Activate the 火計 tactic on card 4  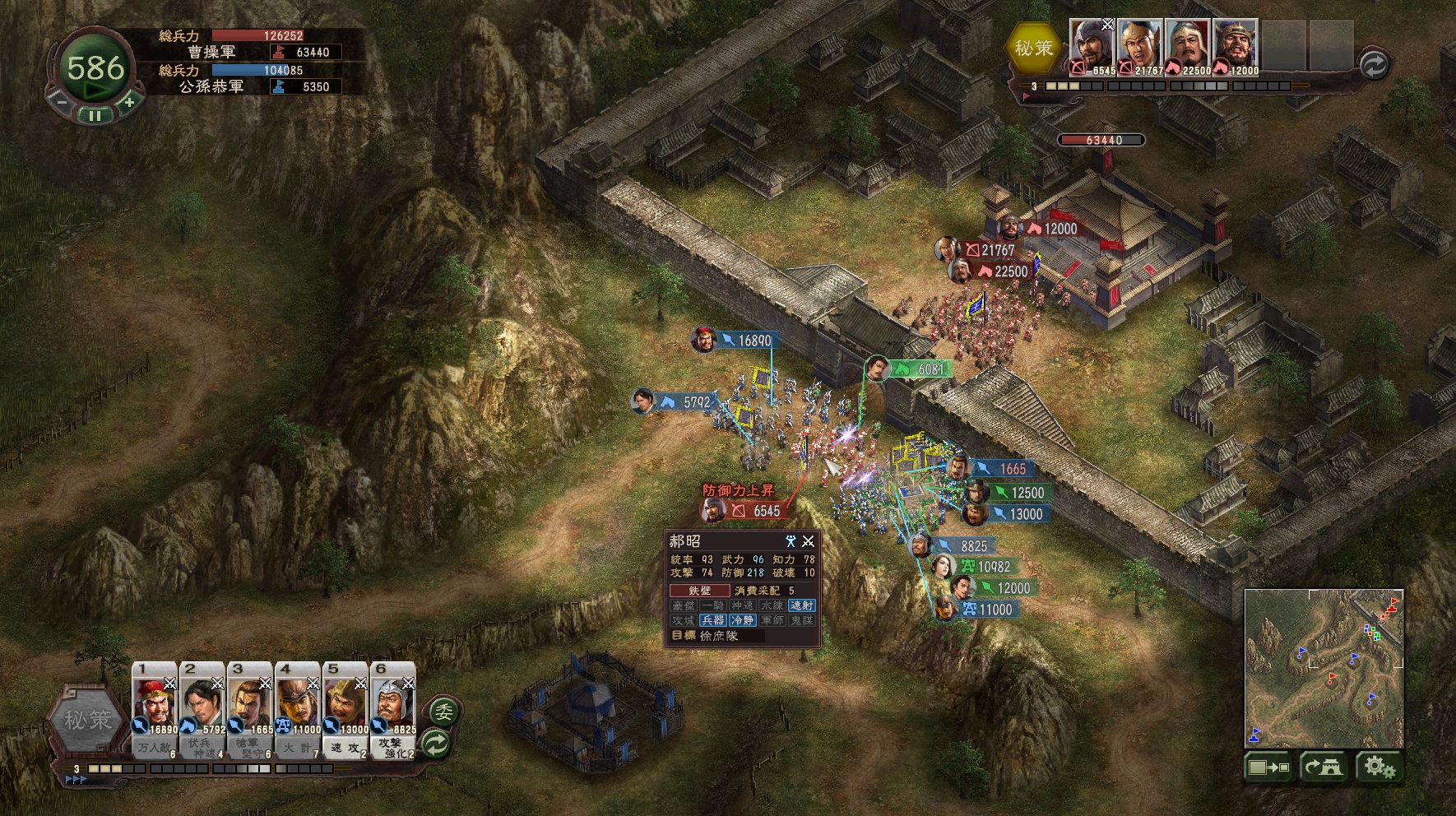coord(298,749)
